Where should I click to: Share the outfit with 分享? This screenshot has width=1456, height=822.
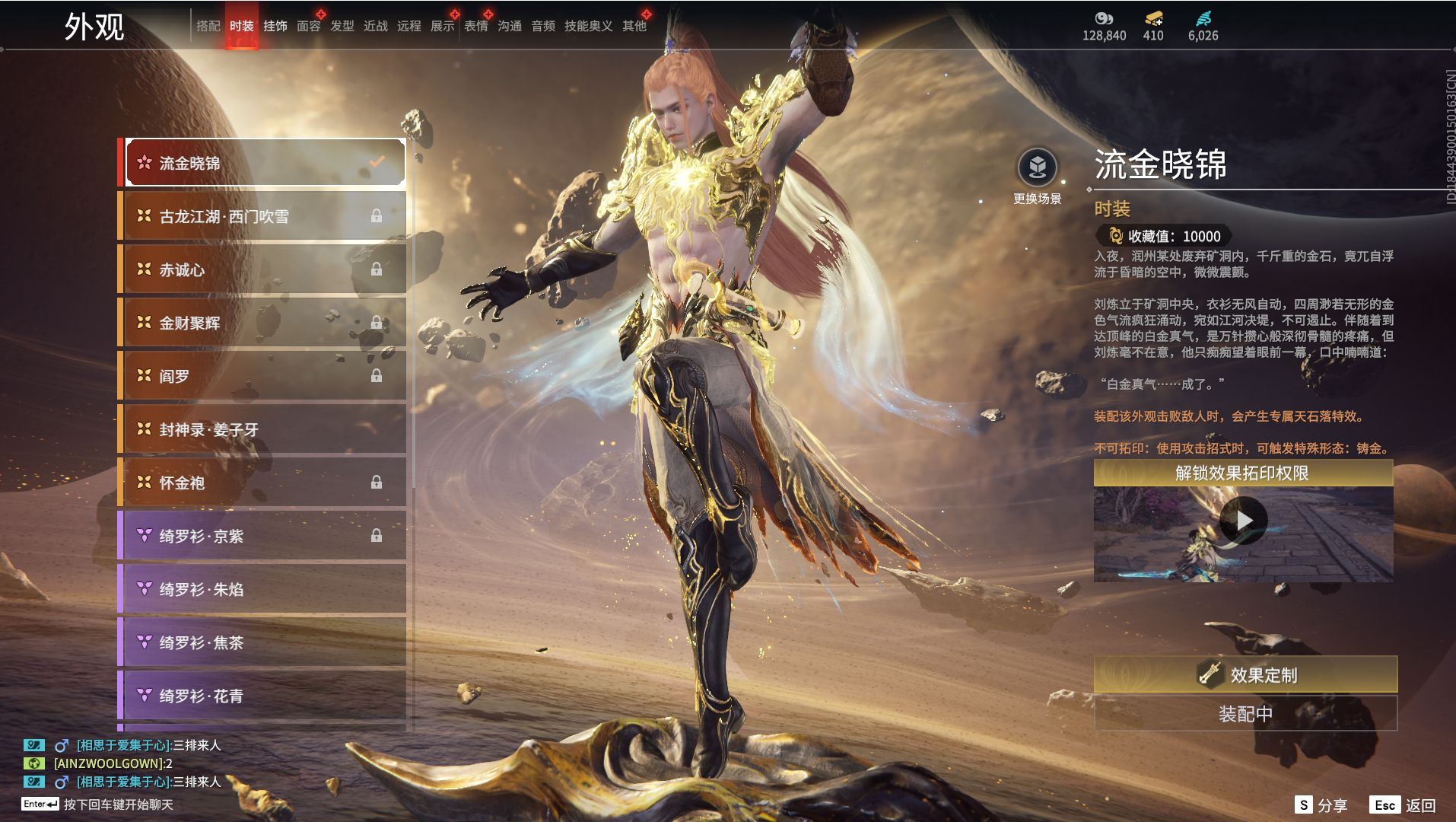click(1321, 805)
